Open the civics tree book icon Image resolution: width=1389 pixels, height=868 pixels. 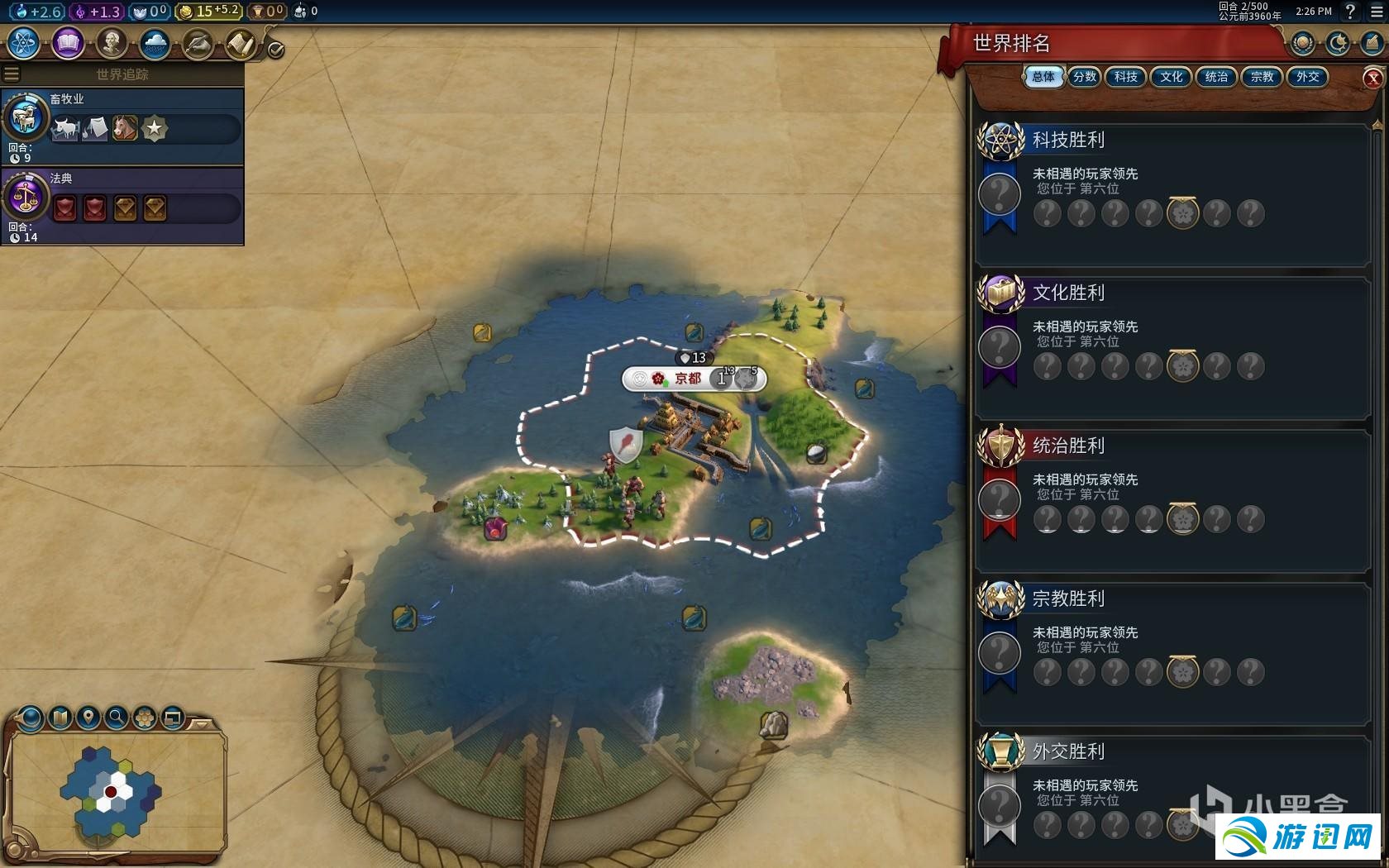tap(68, 42)
